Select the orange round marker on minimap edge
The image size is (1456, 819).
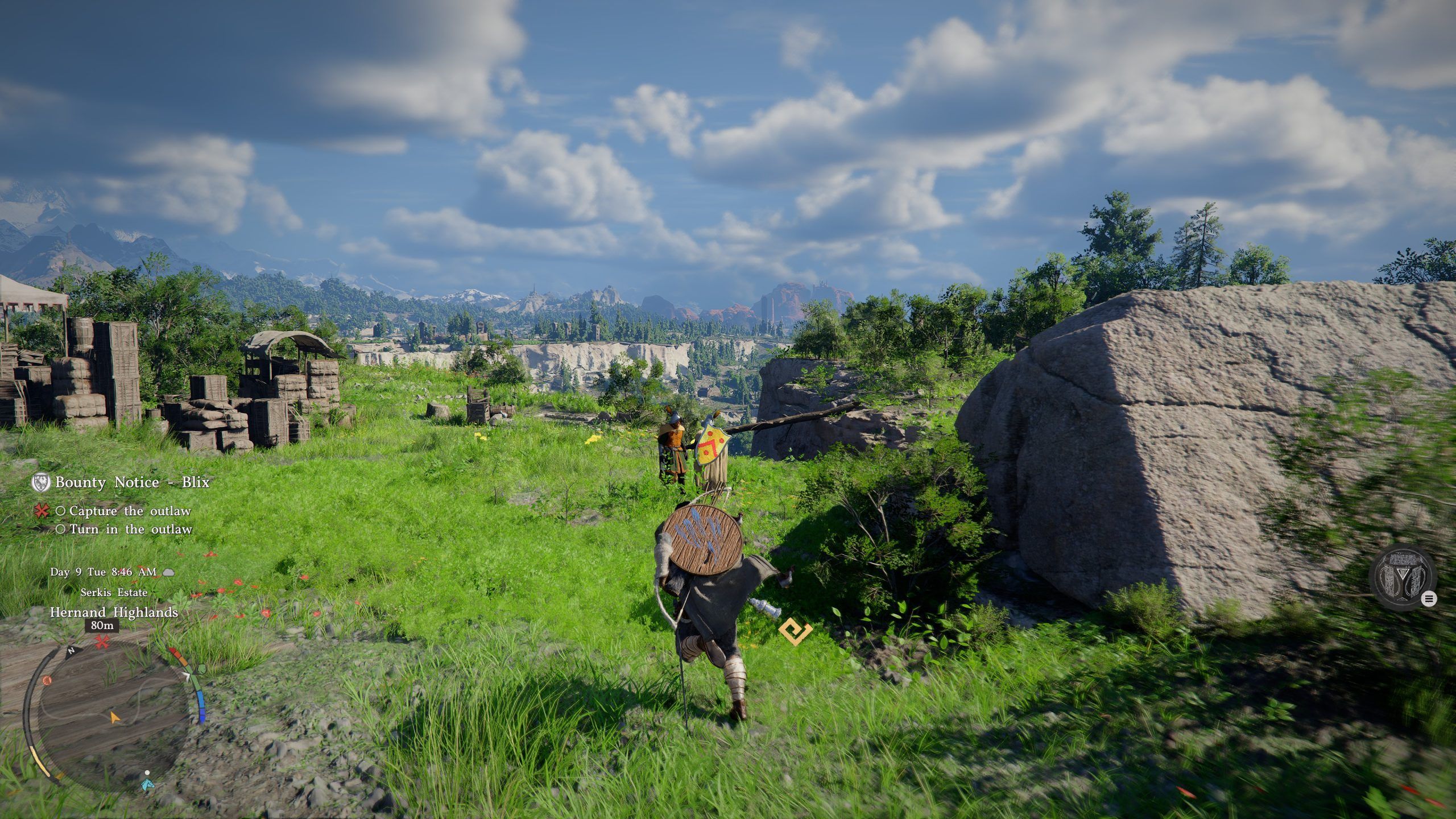coord(48,680)
